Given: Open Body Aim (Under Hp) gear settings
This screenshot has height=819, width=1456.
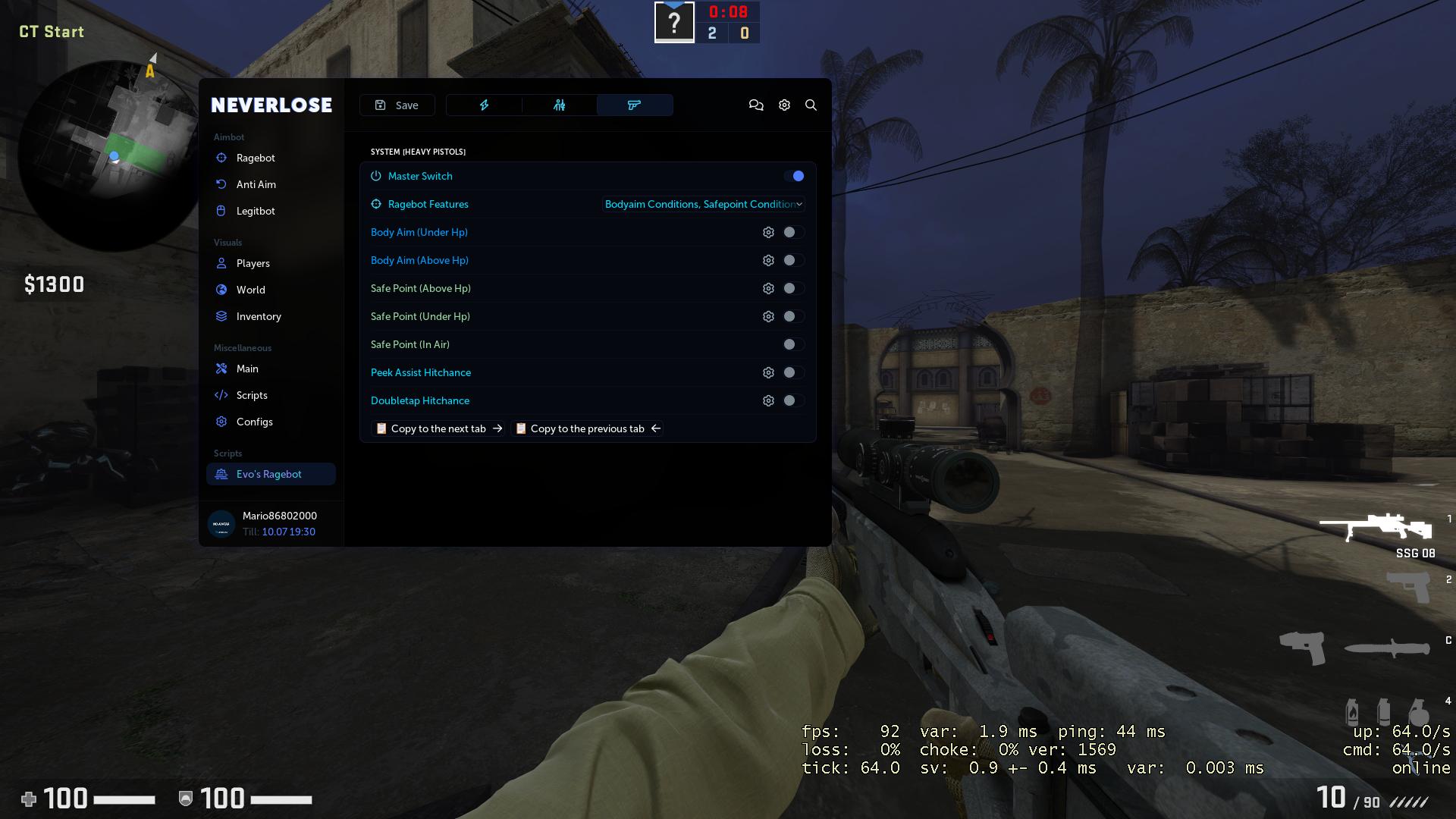Looking at the screenshot, I should [x=769, y=232].
